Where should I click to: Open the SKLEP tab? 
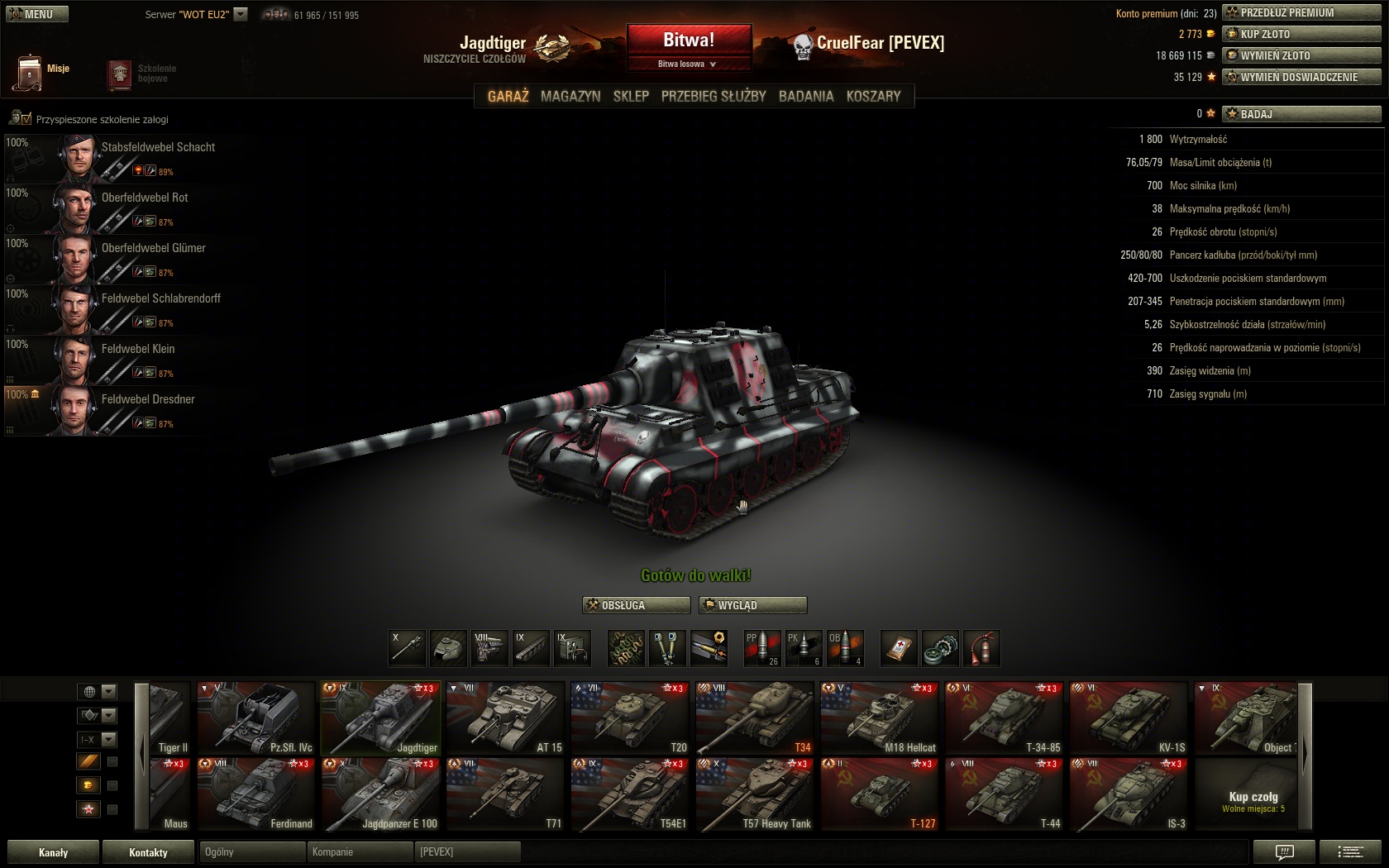coord(631,96)
